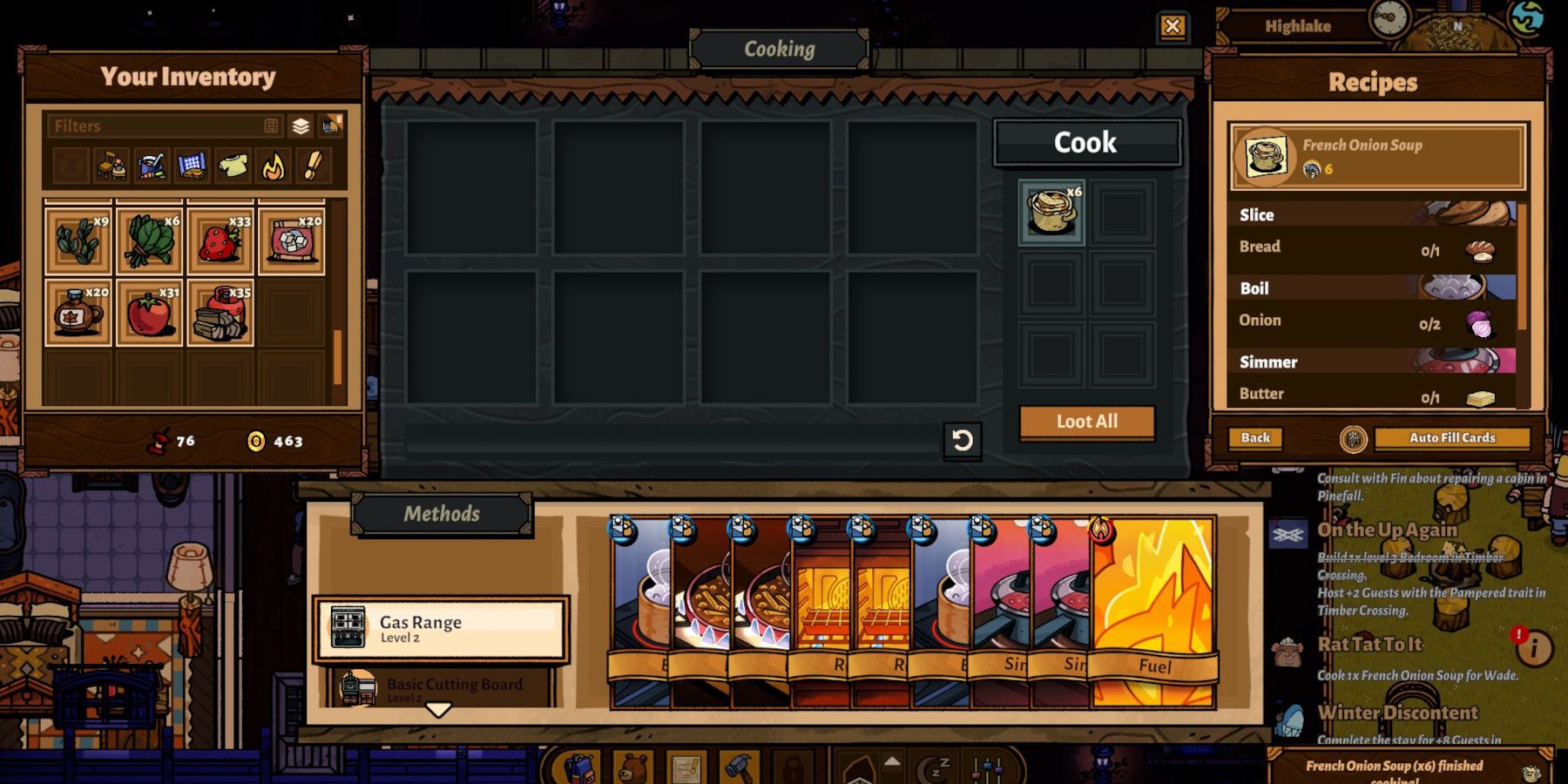Toggle the list view icon in the Filters bar
Image resolution: width=1568 pixels, height=784 pixels.
pyautogui.click(x=272, y=125)
